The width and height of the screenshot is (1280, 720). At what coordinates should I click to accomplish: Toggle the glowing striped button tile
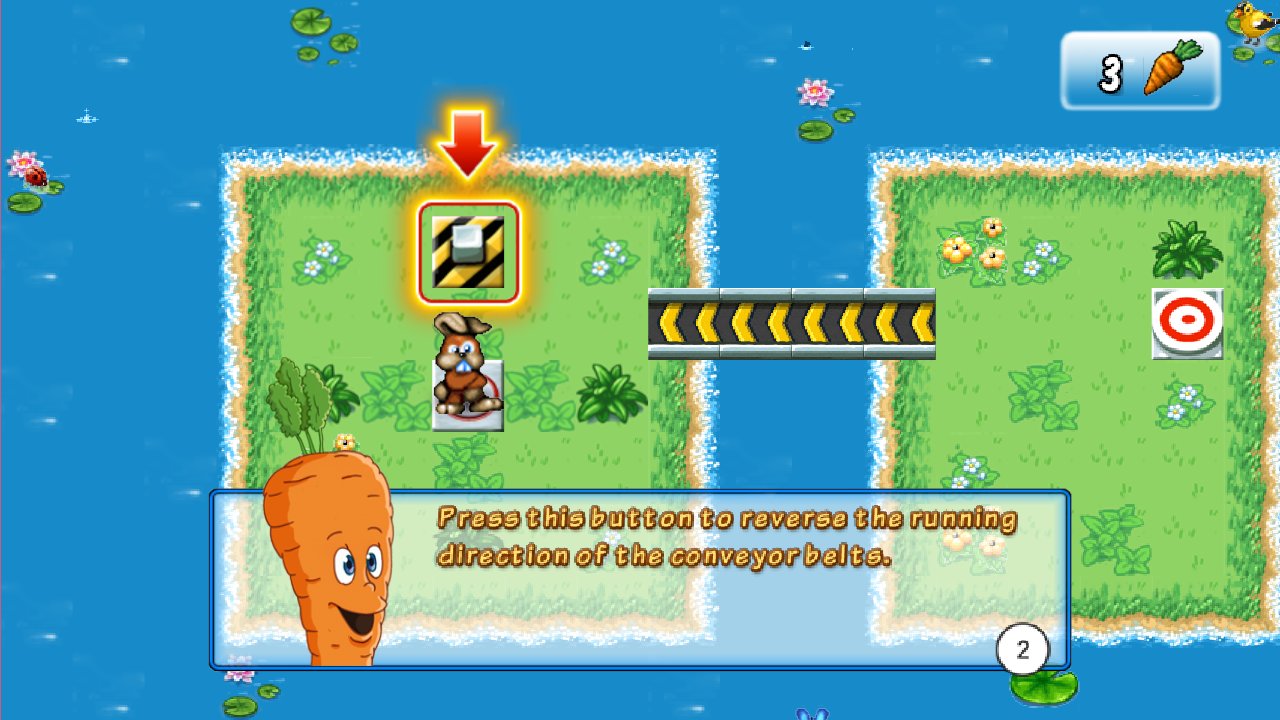coord(468,251)
